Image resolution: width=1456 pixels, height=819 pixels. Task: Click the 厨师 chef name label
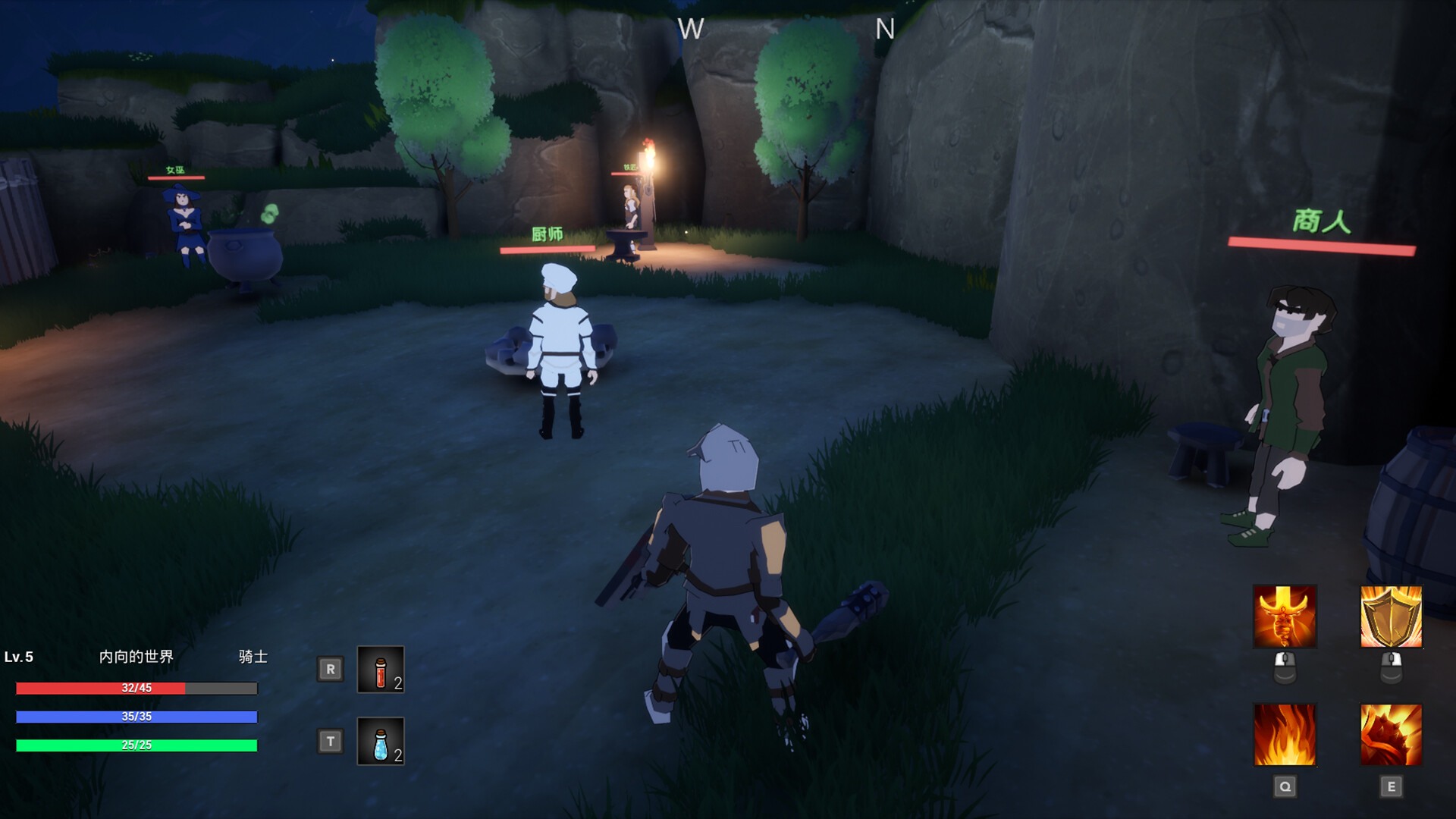pyautogui.click(x=548, y=235)
